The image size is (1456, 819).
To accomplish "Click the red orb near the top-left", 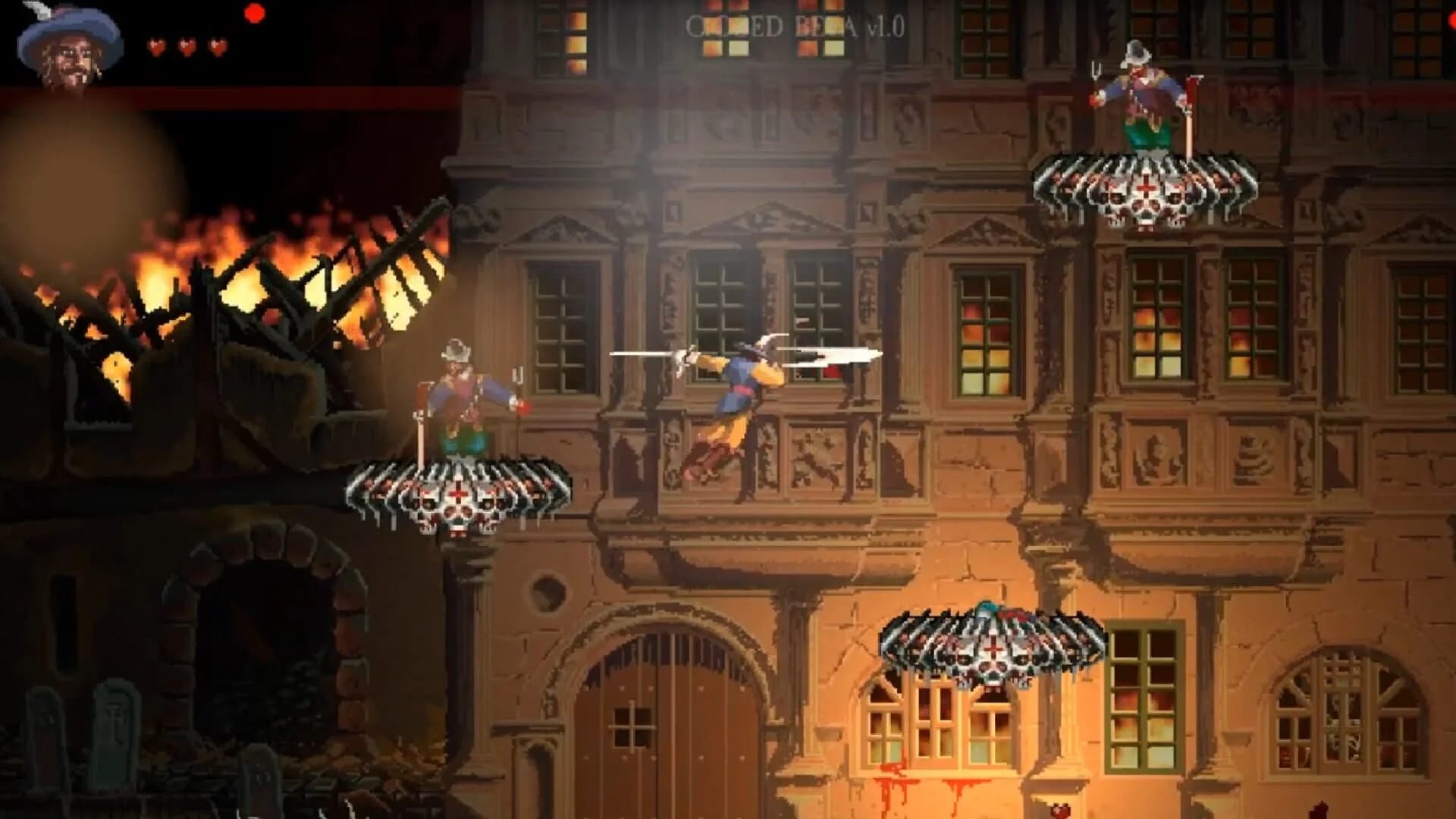I will point(256,13).
